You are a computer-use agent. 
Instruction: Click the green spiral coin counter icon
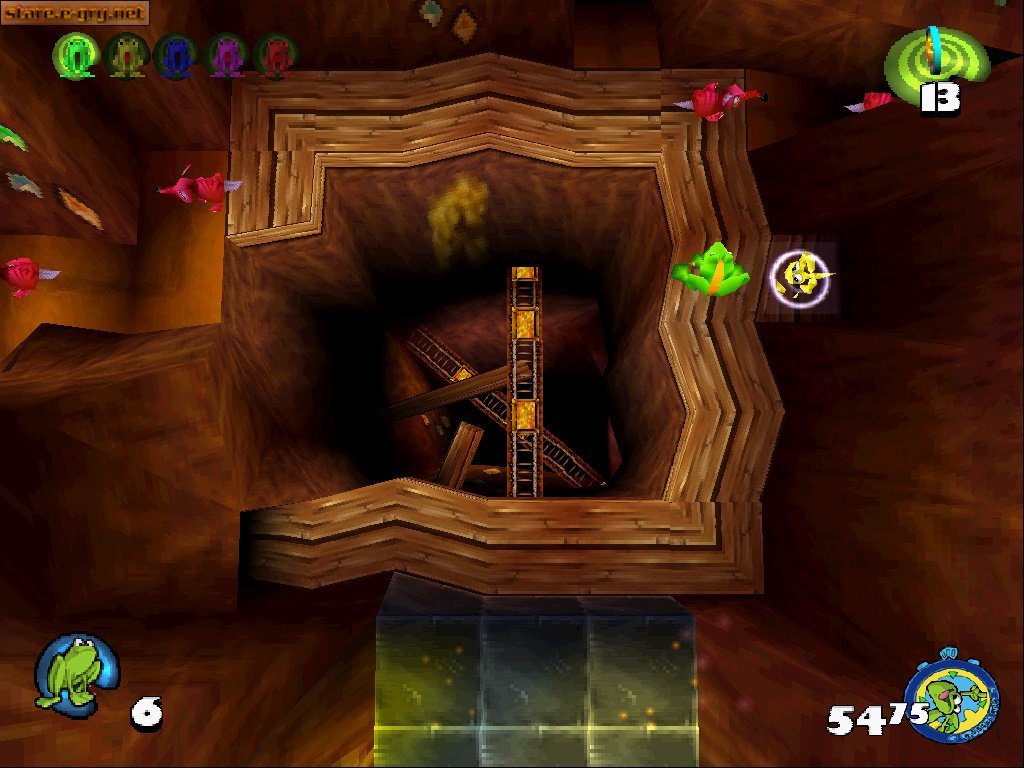click(x=935, y=57)
